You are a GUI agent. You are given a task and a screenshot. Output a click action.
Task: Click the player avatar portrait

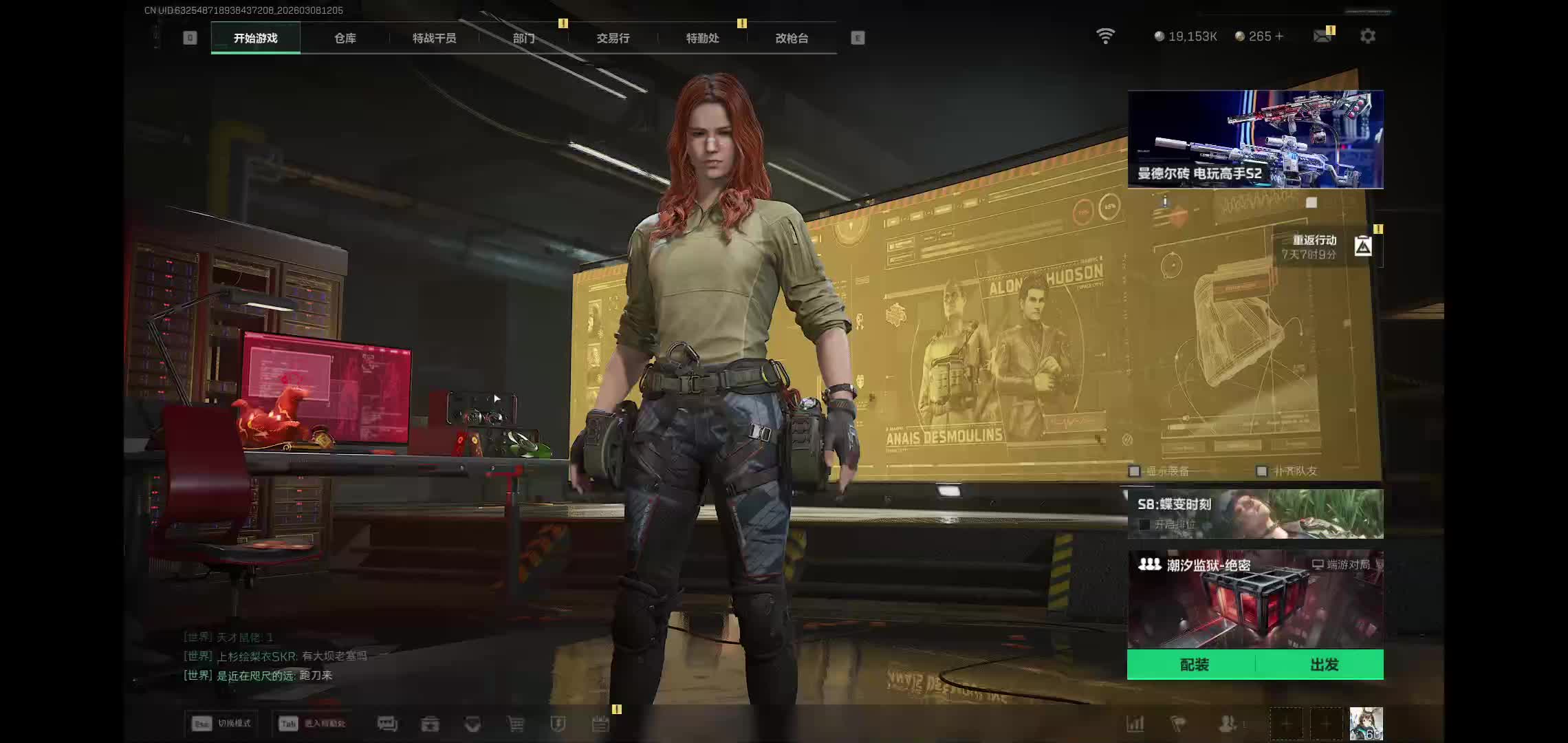coord(1365,724)
